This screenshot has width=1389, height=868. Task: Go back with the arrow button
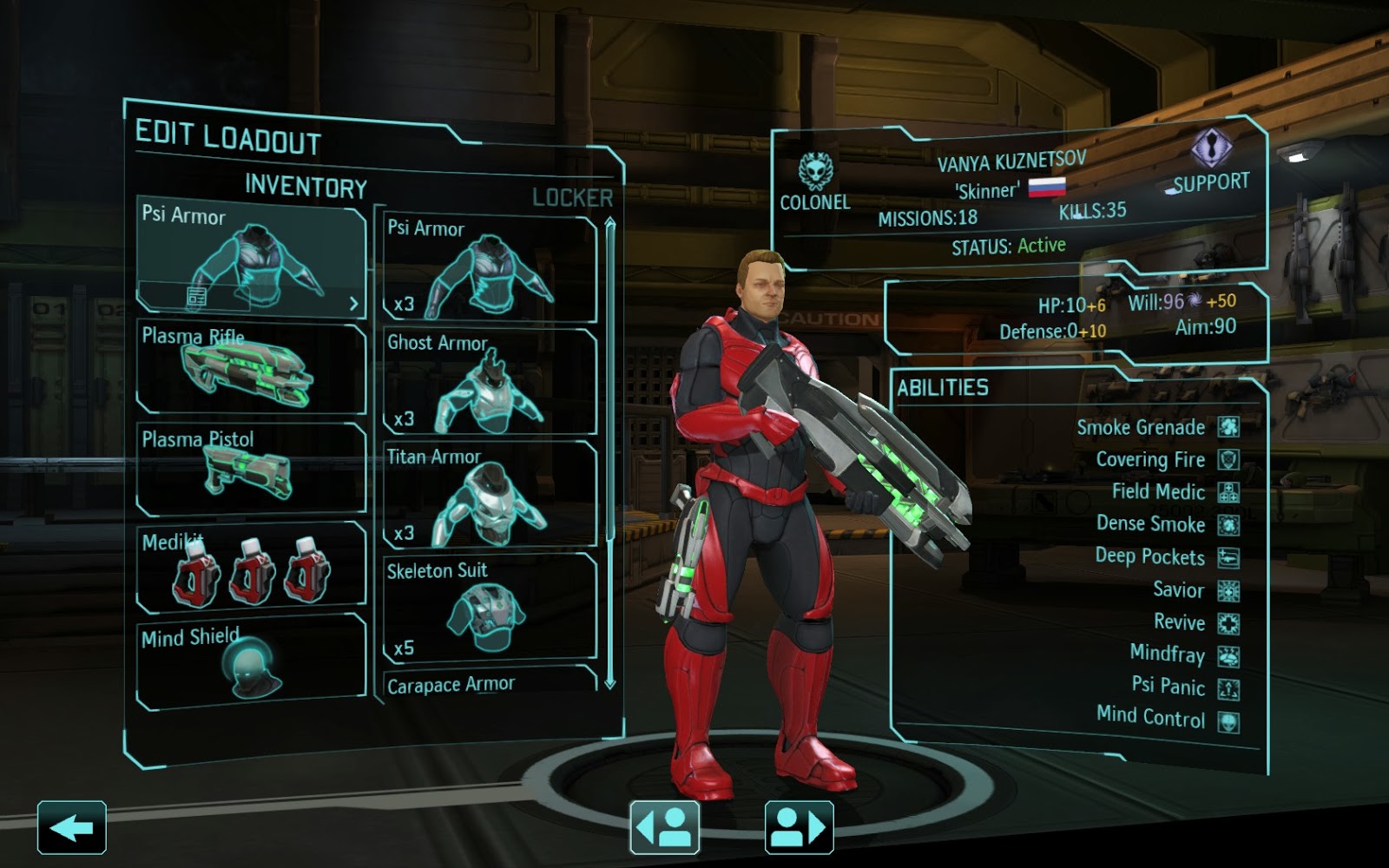coord(72,827)
